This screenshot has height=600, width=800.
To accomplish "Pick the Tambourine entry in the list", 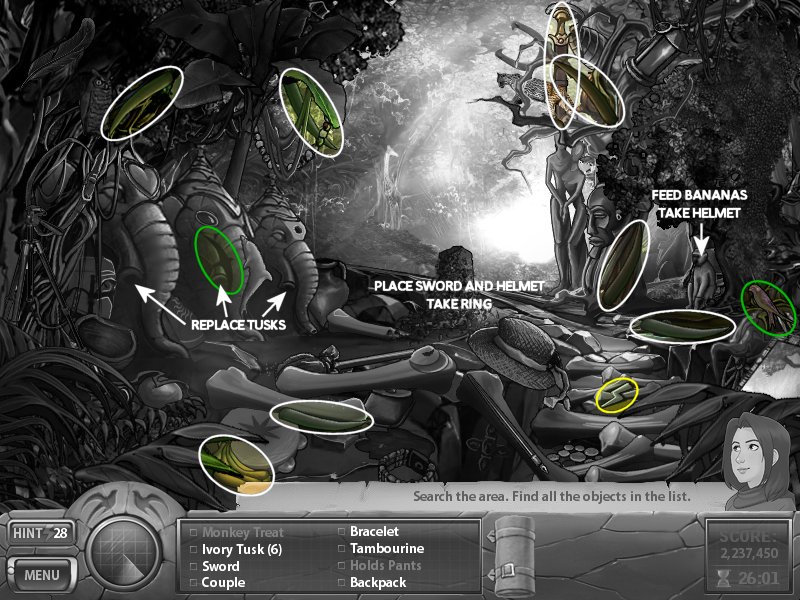I will 386,549.
